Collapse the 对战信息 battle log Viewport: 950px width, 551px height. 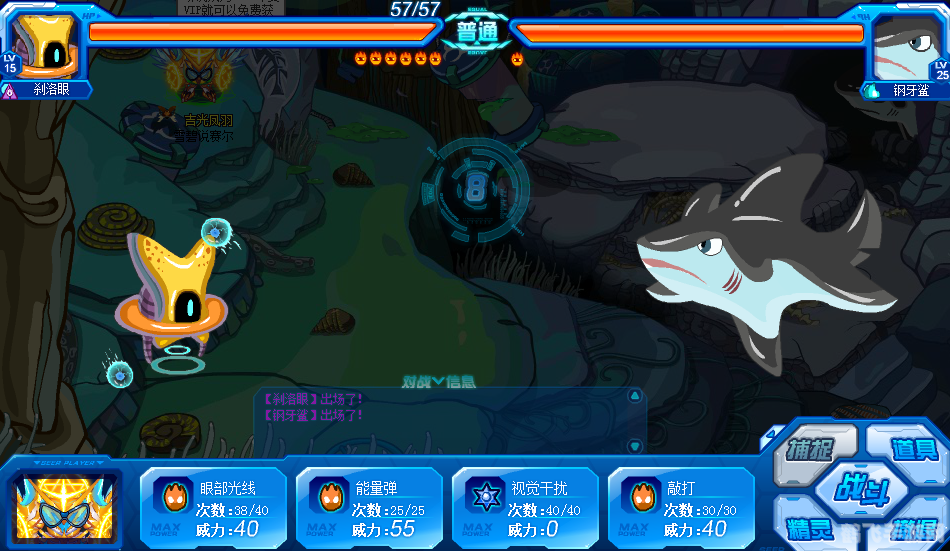(438, 381)
